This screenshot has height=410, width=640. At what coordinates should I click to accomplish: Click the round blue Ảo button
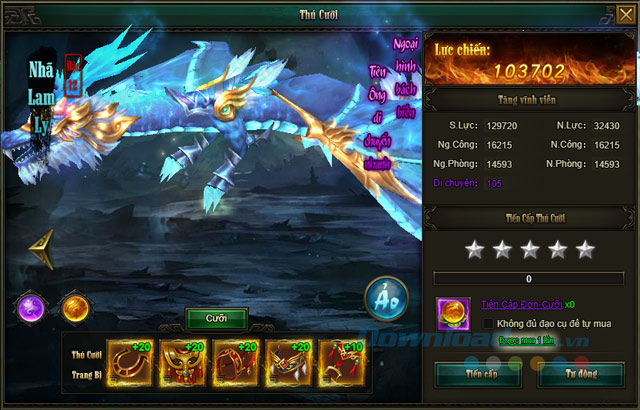385,297
